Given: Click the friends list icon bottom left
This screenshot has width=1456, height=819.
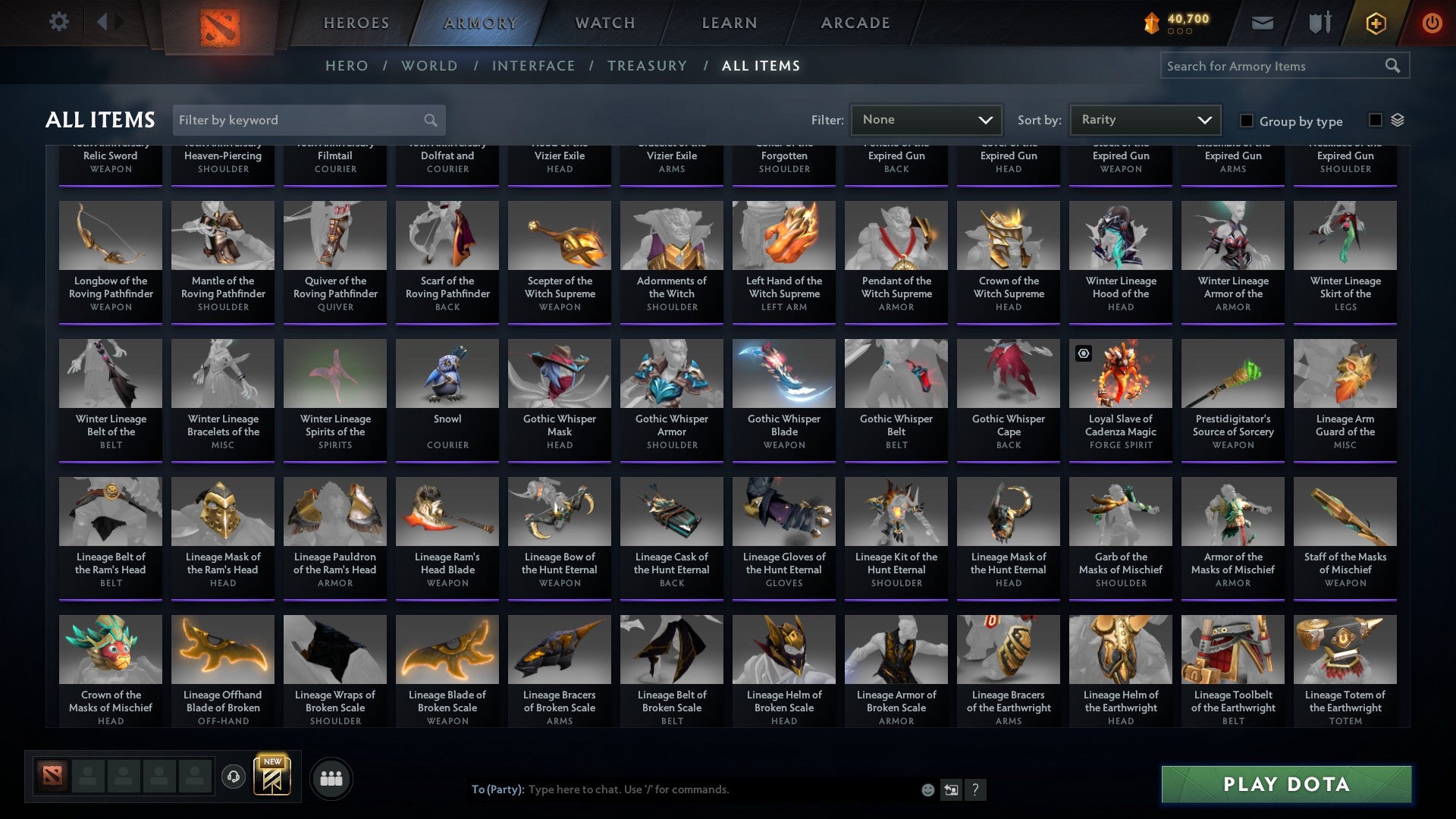Looking at the screenshot, I should tap(330, 777).
